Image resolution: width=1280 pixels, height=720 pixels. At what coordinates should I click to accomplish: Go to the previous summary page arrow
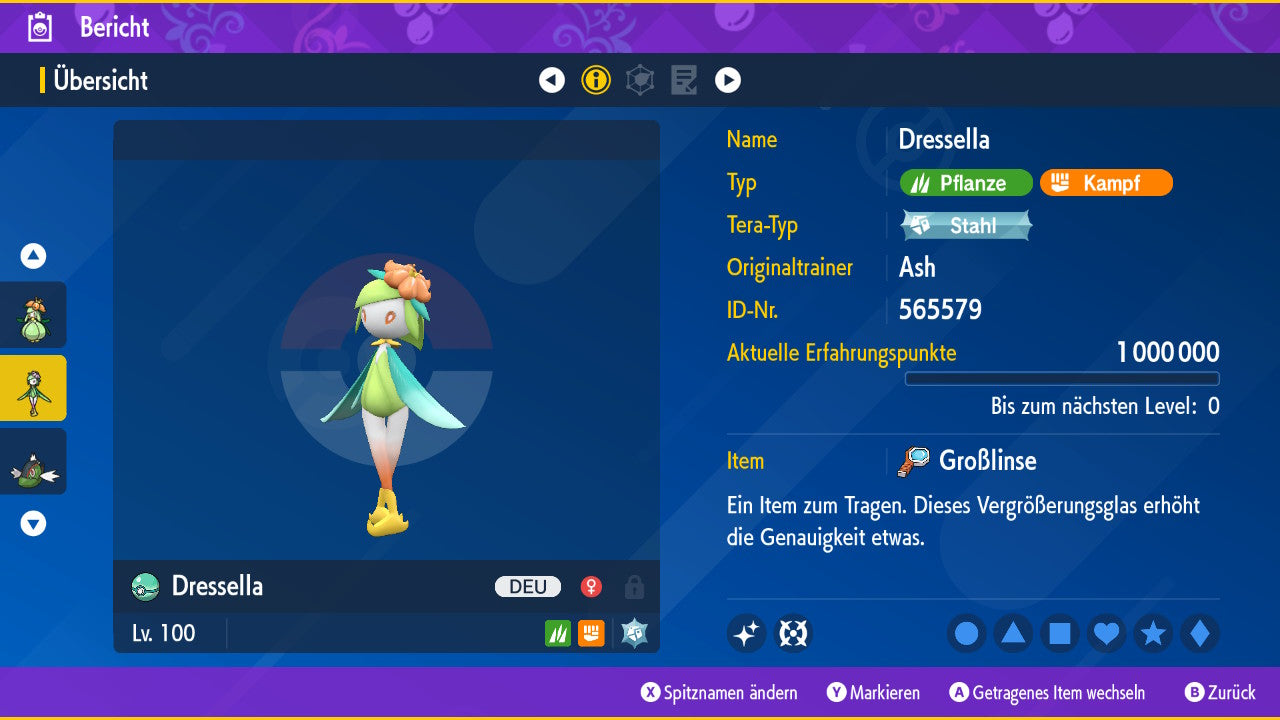(552, 80)
